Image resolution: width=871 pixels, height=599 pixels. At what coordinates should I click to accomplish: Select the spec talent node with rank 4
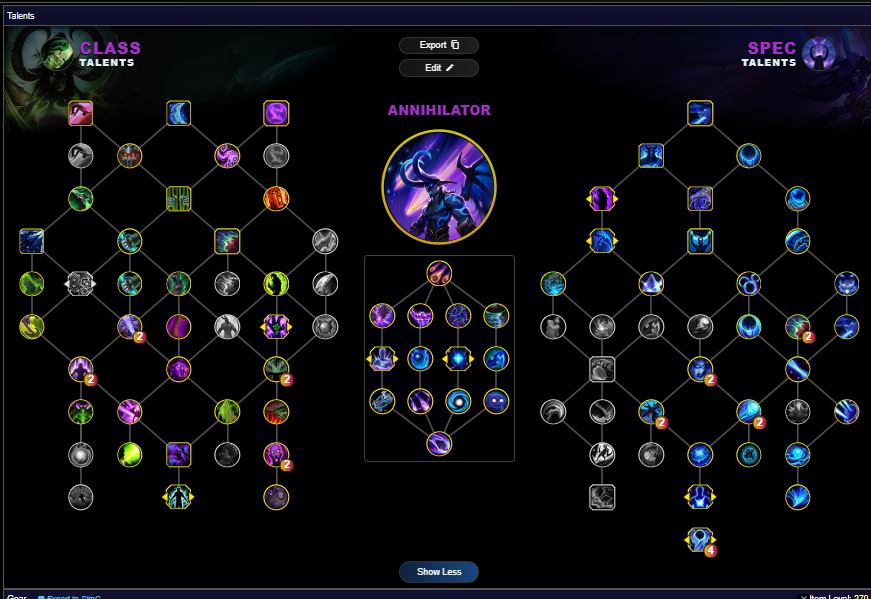tap(700, 540)
